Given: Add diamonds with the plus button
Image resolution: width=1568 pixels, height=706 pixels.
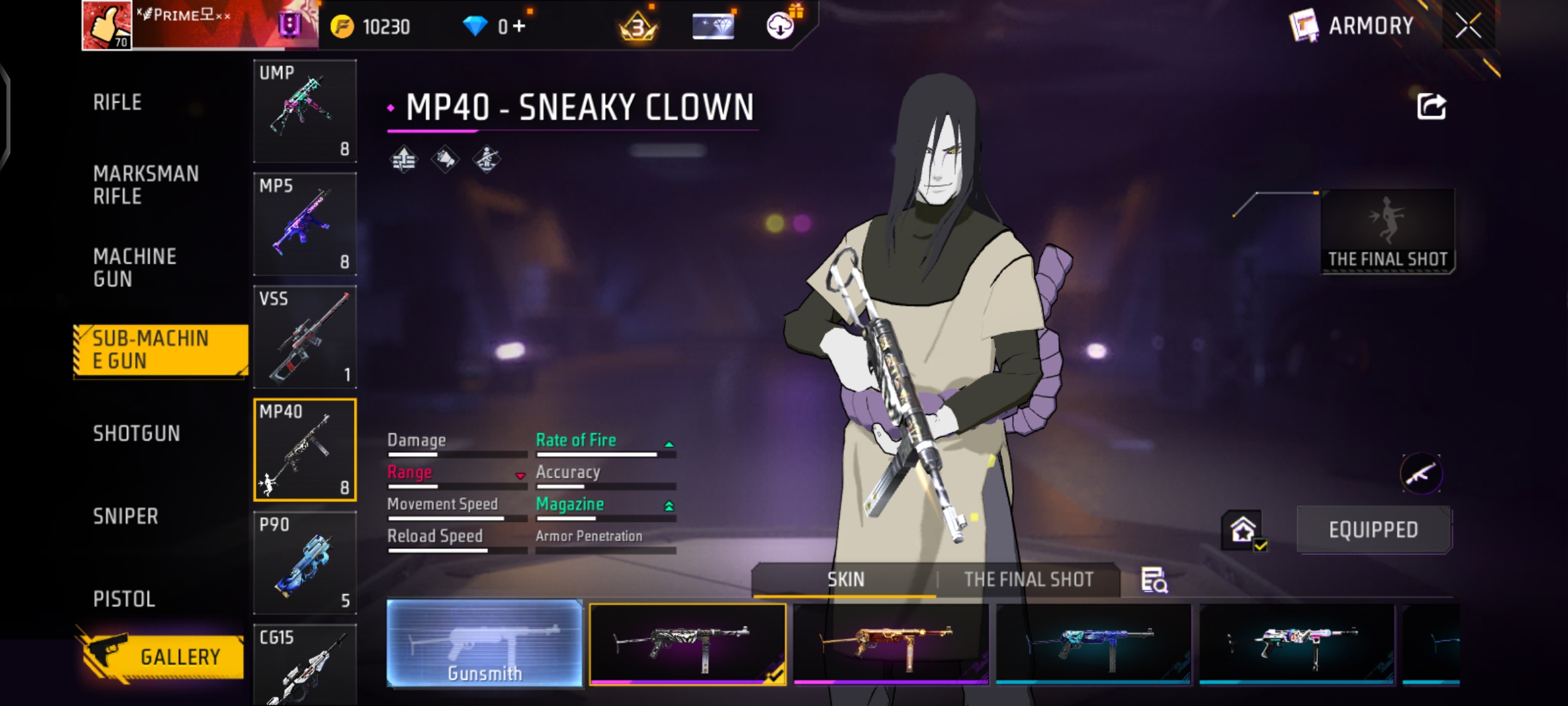Looking at the screenshot, I should coord(519,26).
